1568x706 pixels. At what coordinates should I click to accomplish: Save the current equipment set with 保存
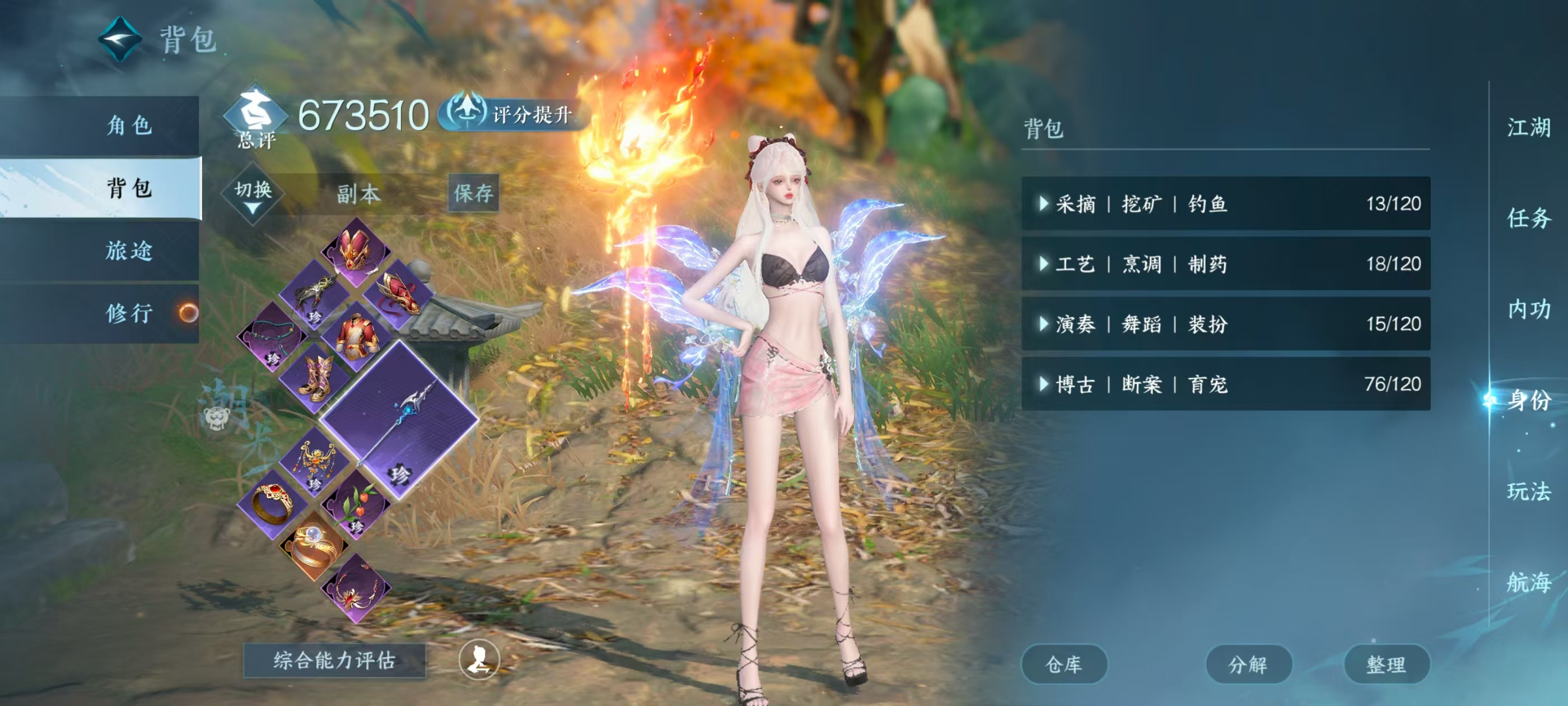coord(474,193)
